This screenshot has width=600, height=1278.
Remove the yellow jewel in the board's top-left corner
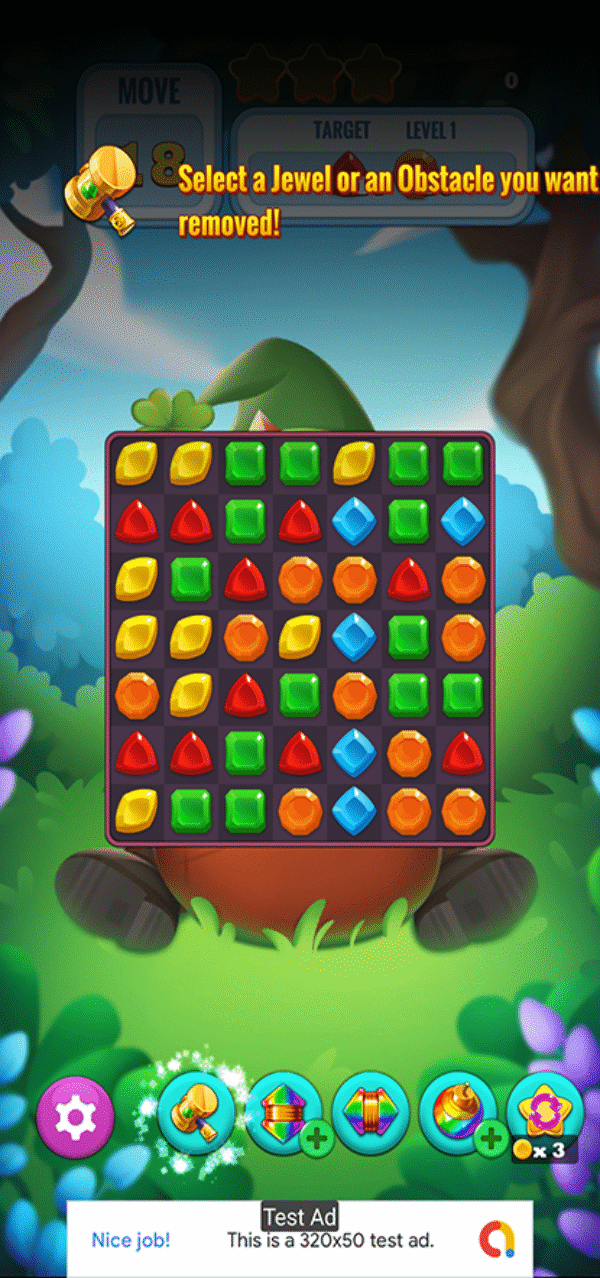tap(136, 463)
